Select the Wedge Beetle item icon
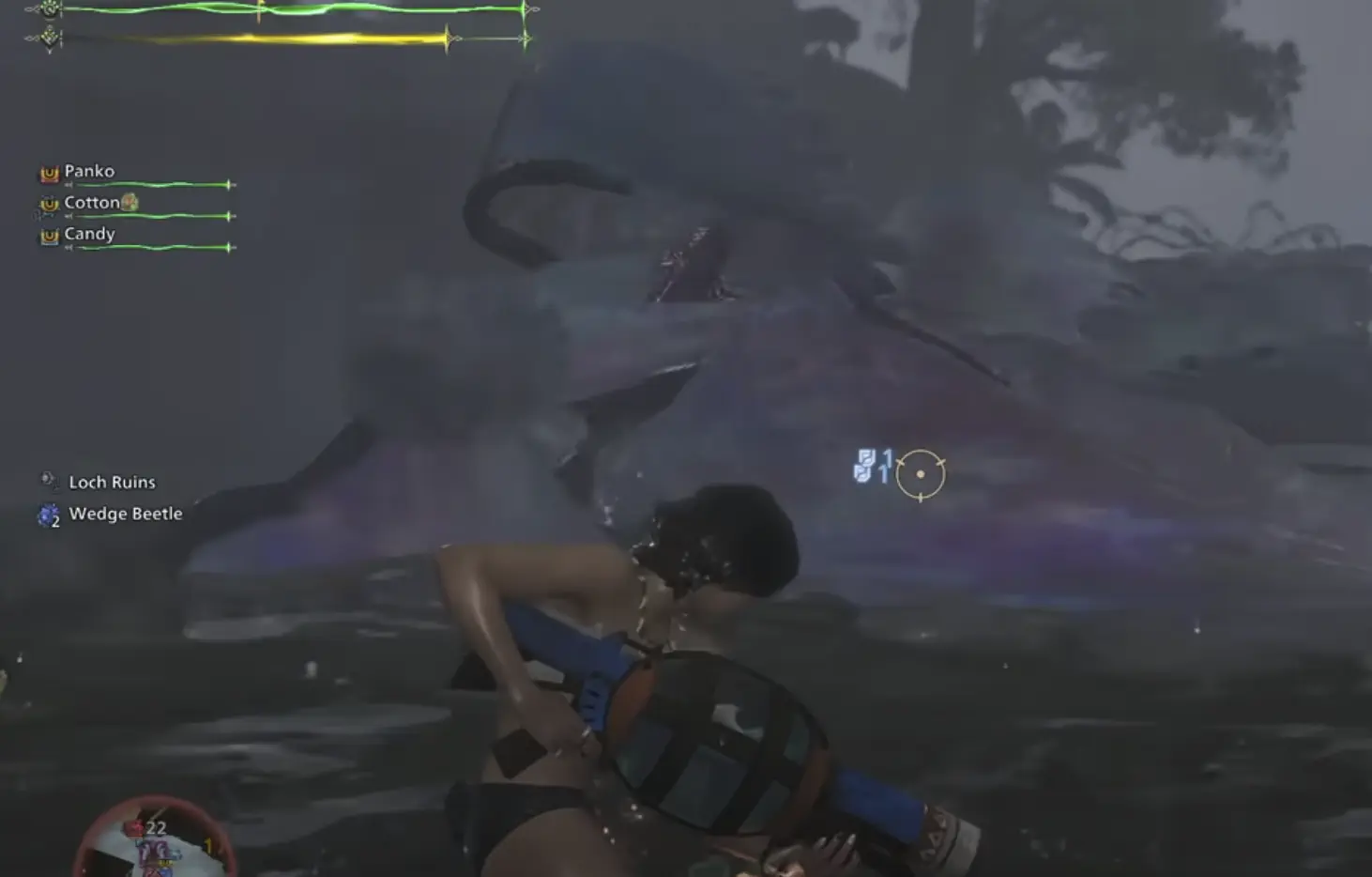The image size is (1372, 877). point(47,514)
